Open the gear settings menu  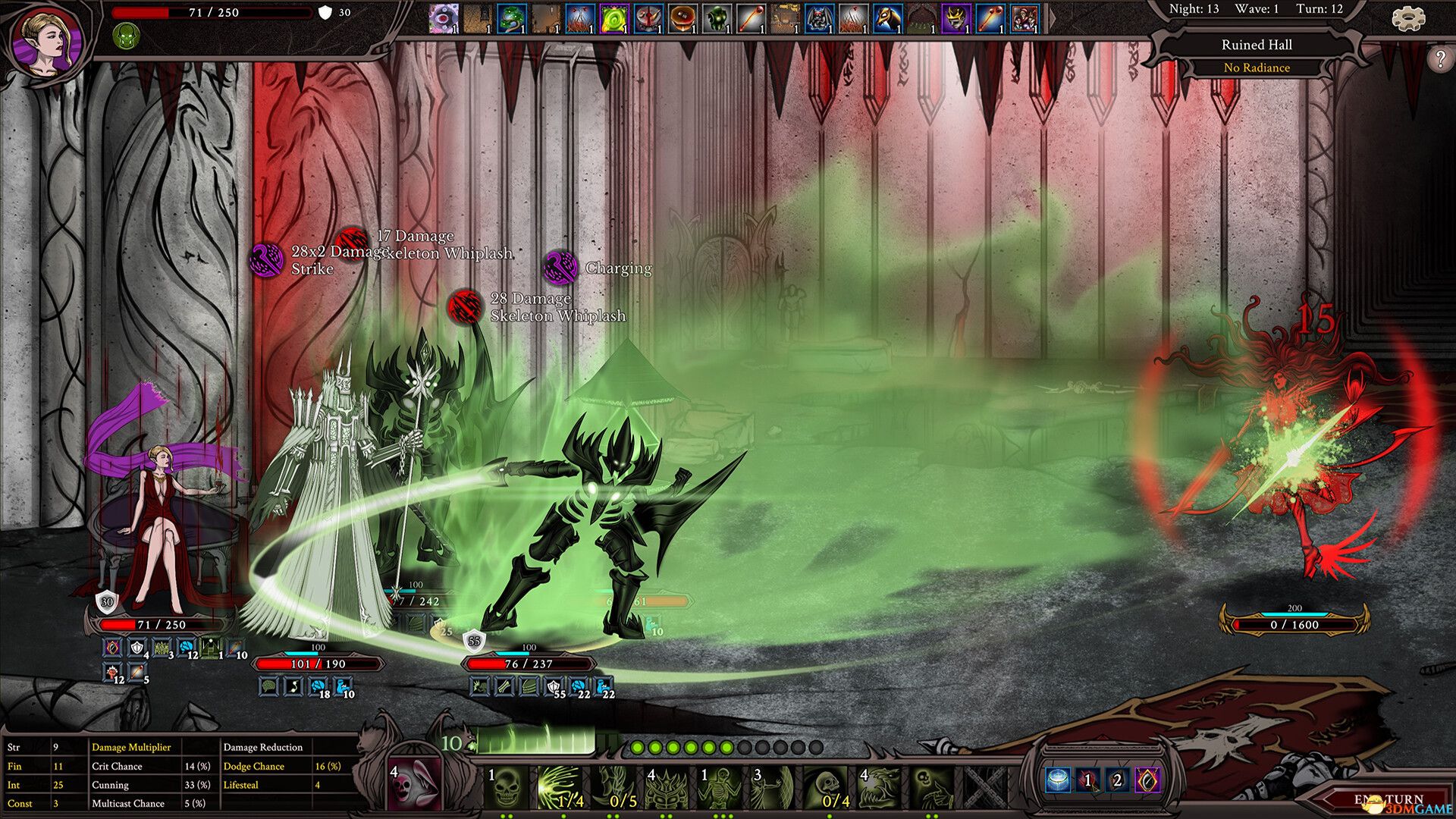click(x=1407, y=18)
